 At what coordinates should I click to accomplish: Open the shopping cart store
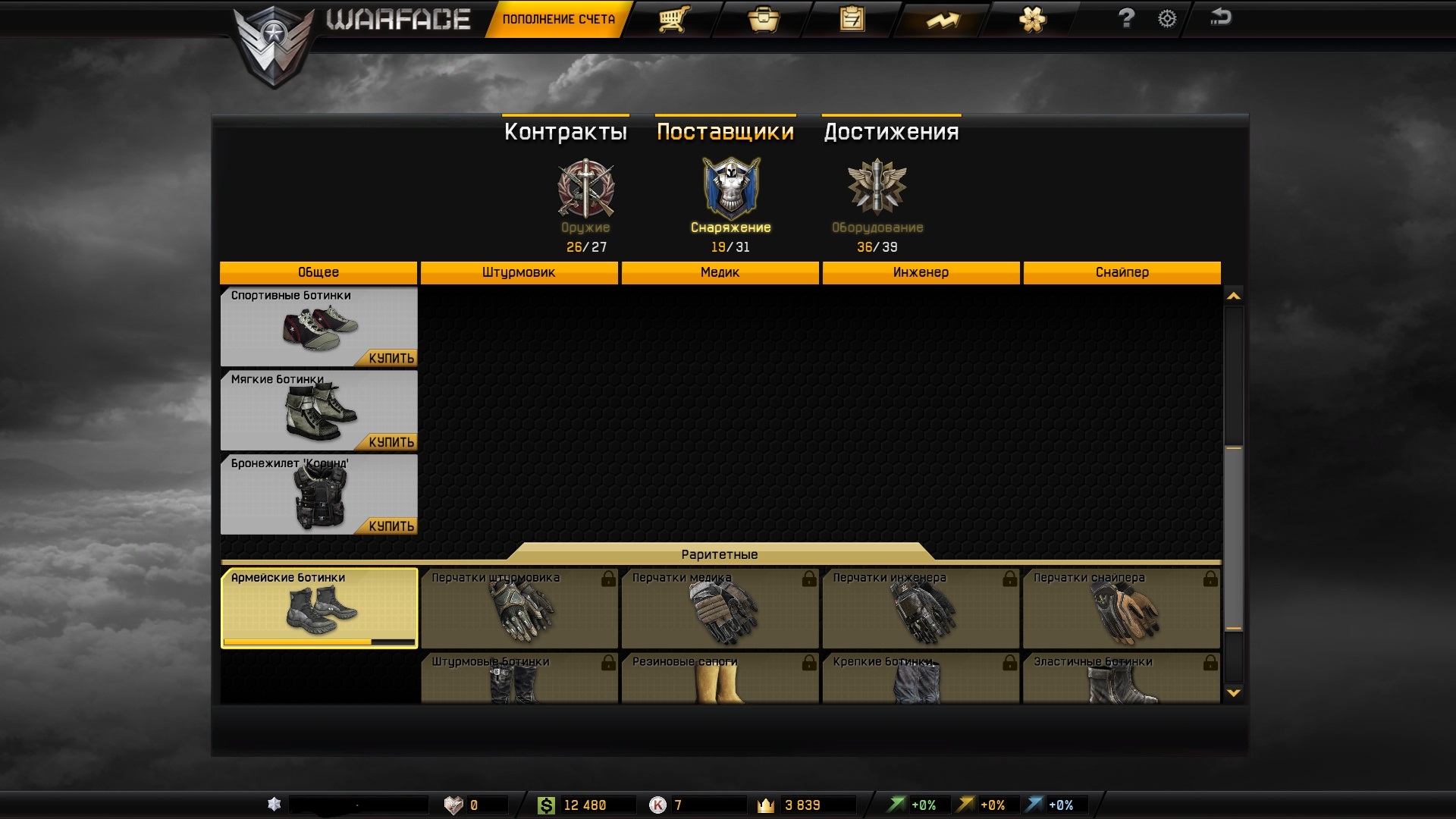(x=673, y=19)
